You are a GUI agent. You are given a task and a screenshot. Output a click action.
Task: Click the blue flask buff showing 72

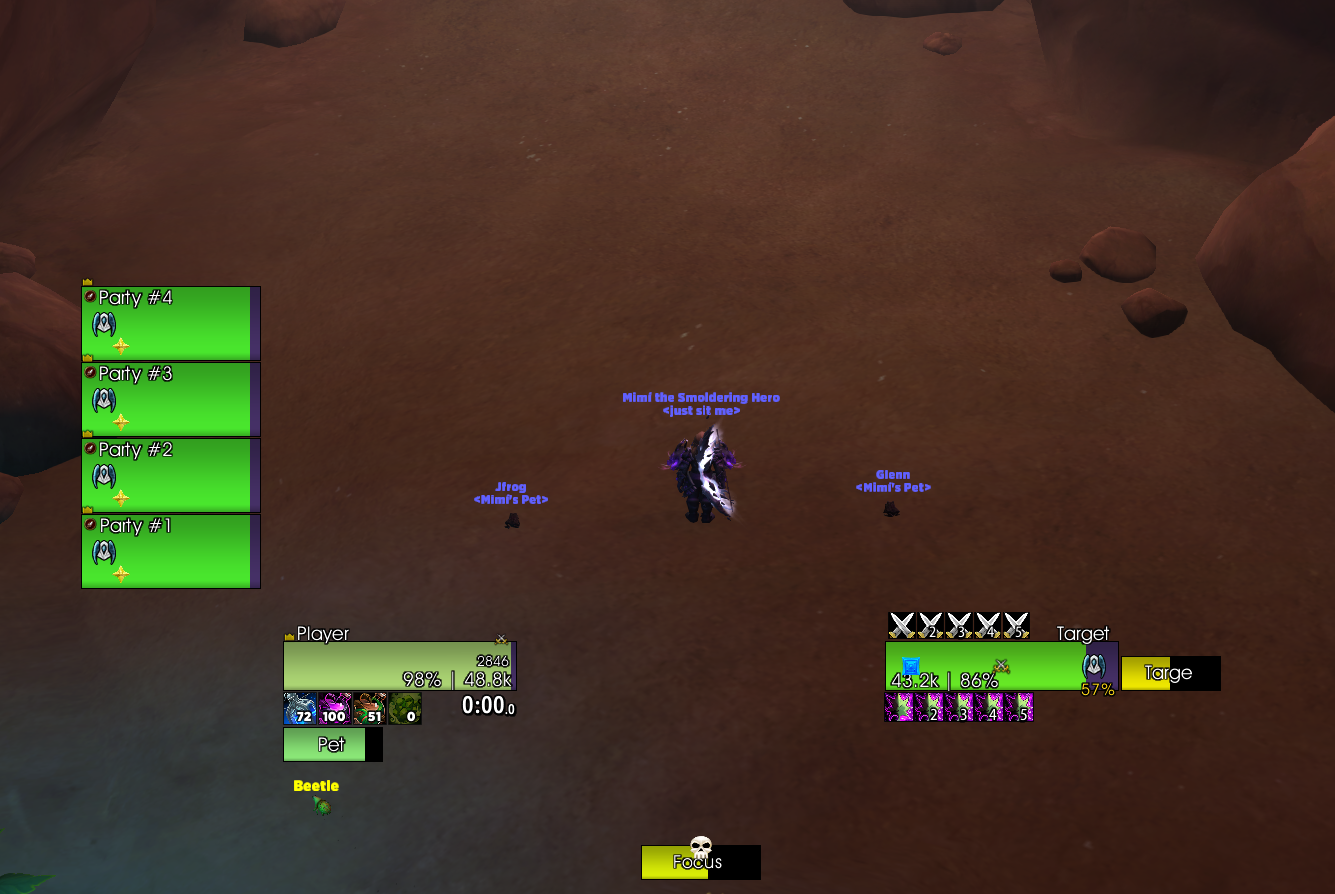point(300,709)
